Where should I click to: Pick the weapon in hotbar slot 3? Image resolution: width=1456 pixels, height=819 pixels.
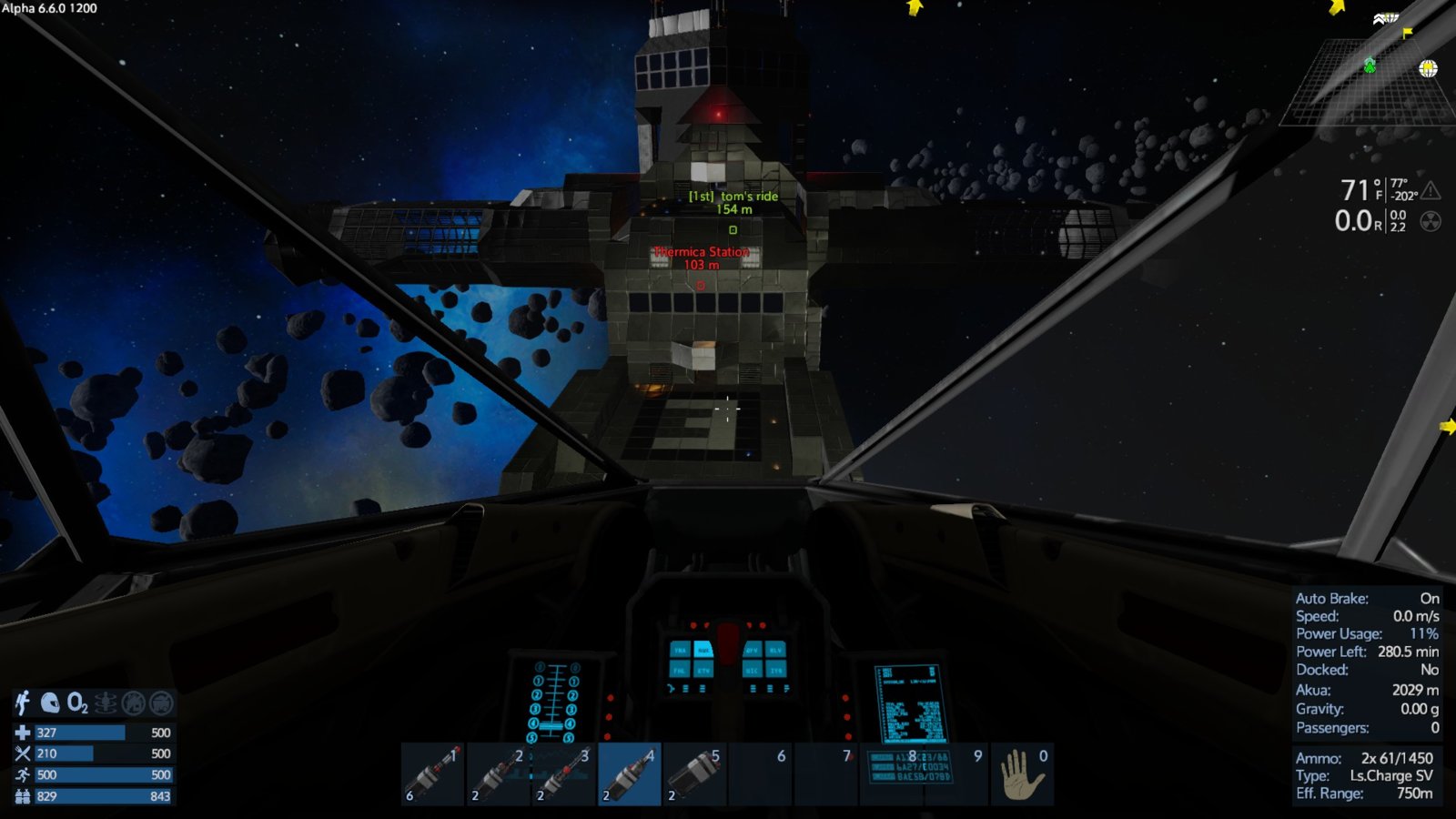pyautogui.click(x=564, y=774)
